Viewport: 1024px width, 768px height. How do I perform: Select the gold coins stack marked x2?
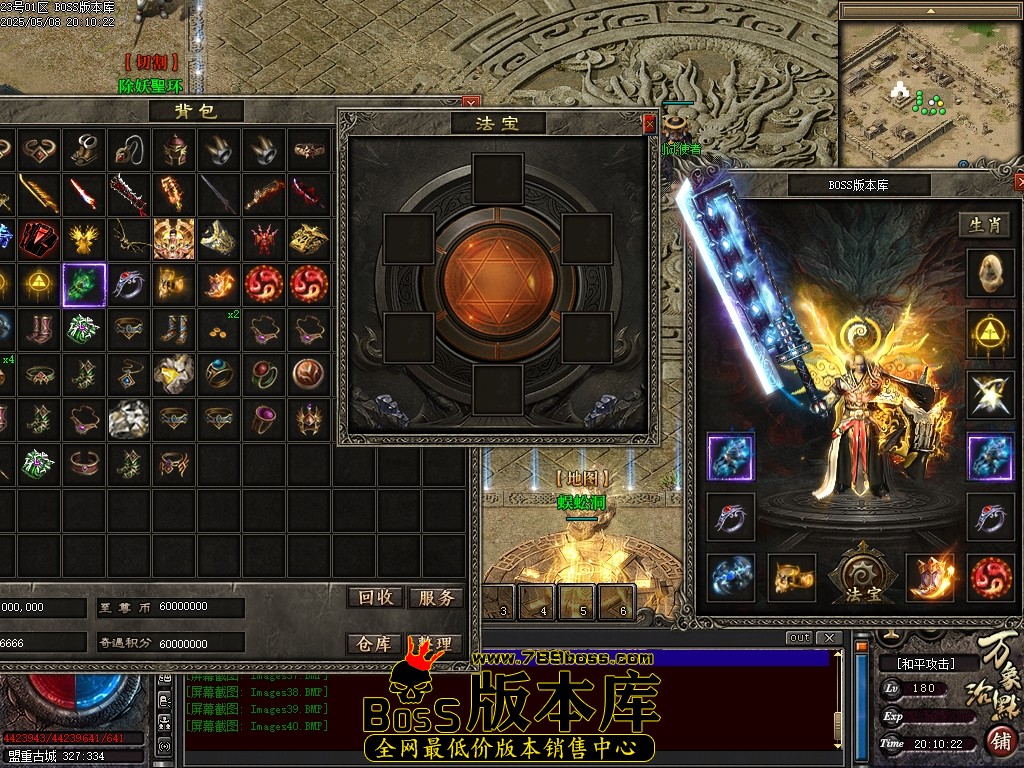click(218, 327)
